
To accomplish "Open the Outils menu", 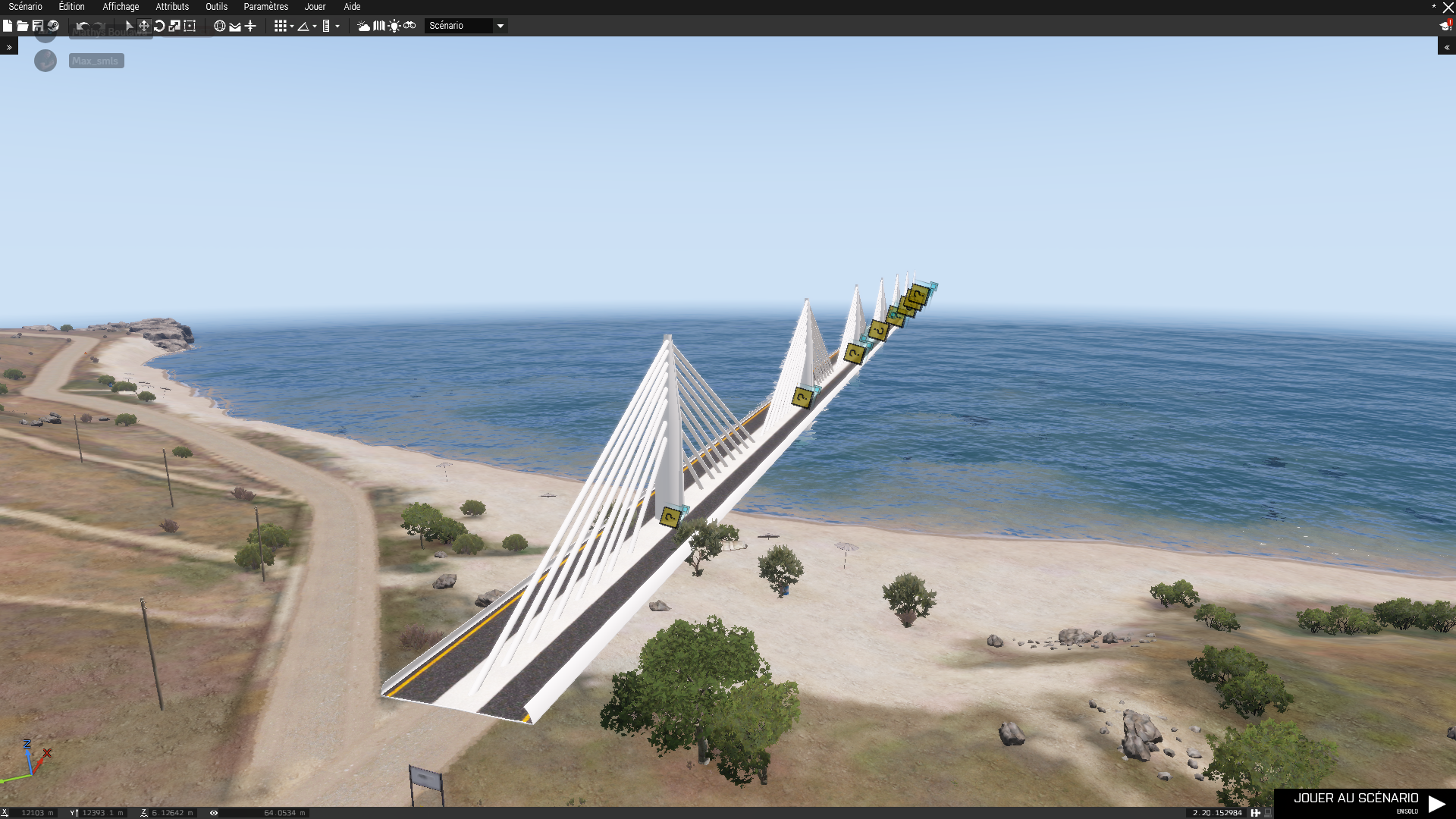I will 216,7.
